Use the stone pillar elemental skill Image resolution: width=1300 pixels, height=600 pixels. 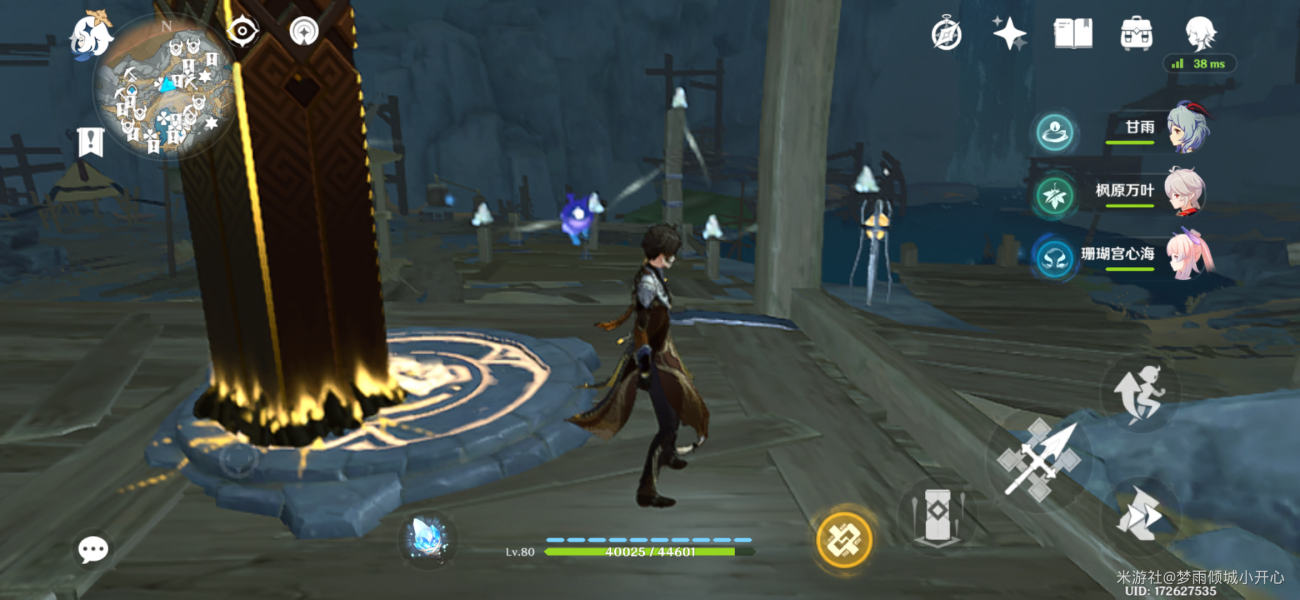click(936, 518)
